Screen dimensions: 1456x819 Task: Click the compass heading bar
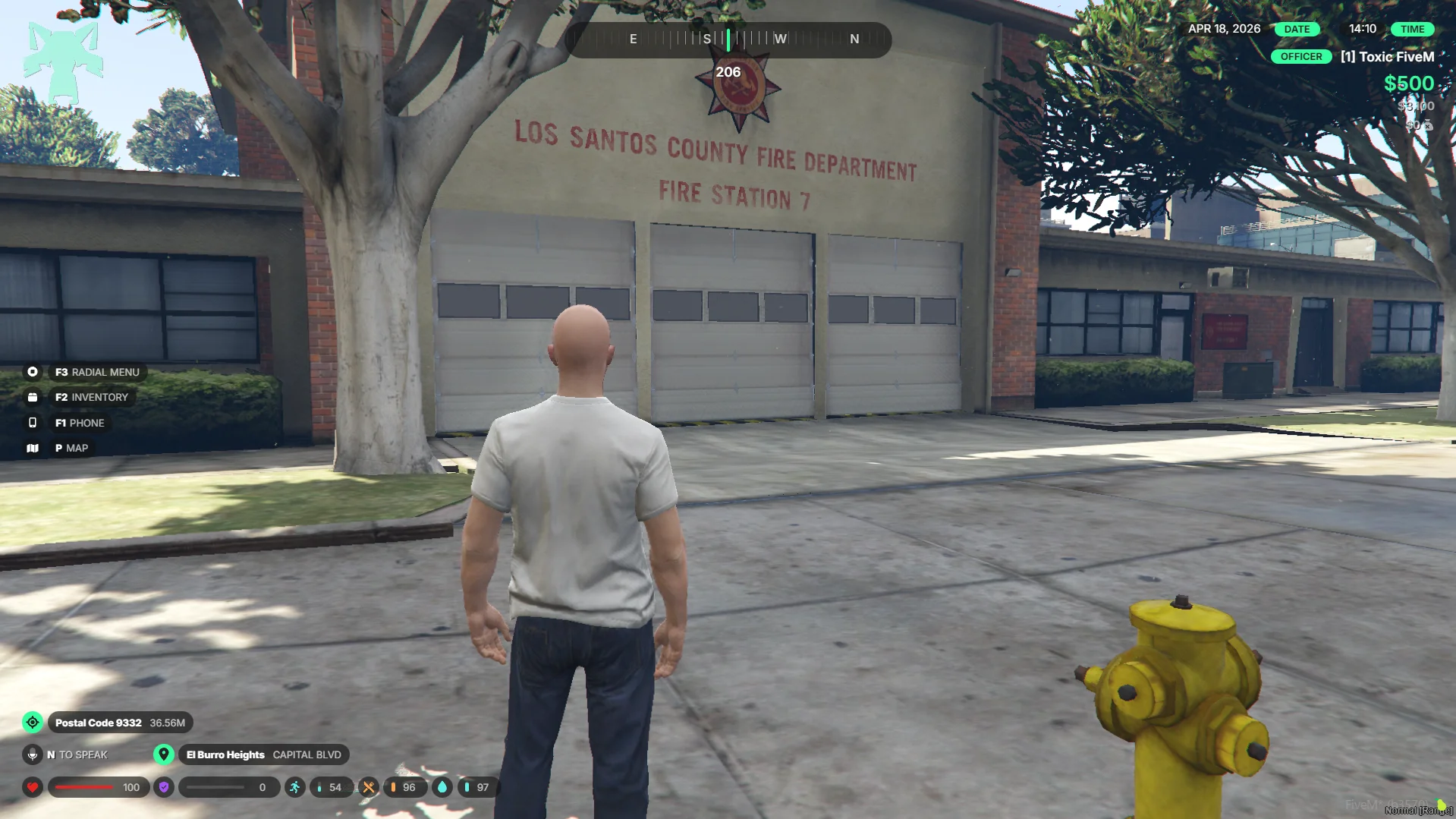(728, 39)
